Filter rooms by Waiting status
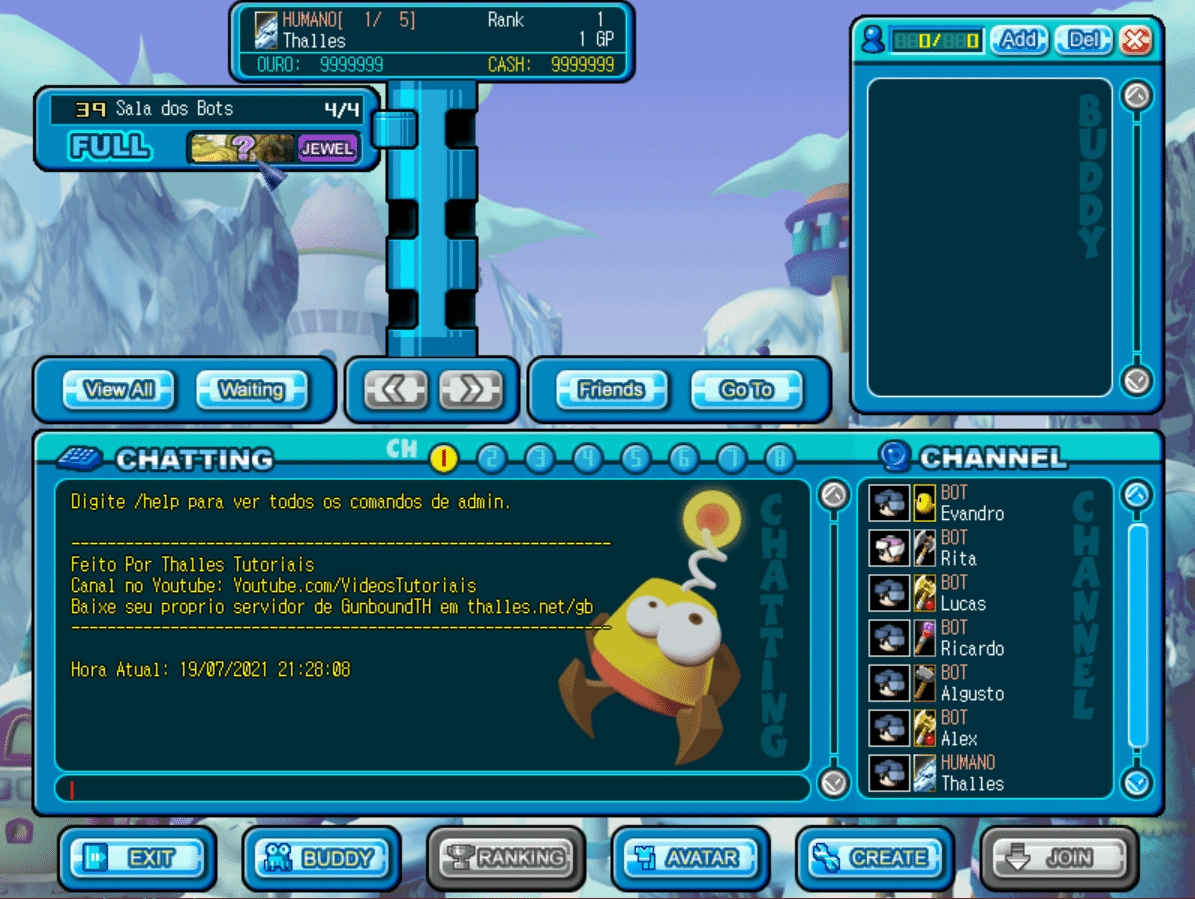Viewport: 1195px width, 899px height. tap(251, 390)
